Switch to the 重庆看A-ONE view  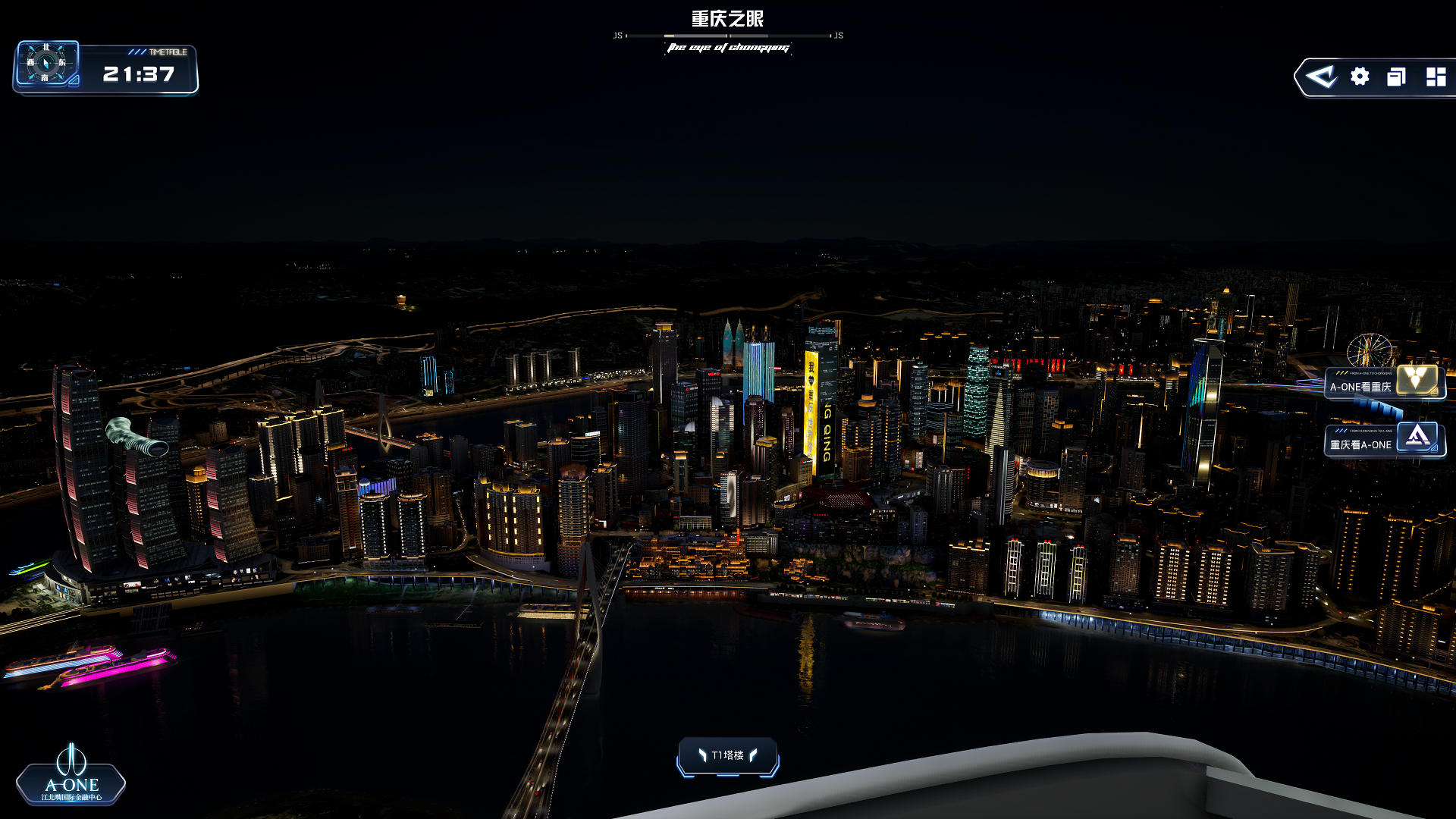[1385, 441]
